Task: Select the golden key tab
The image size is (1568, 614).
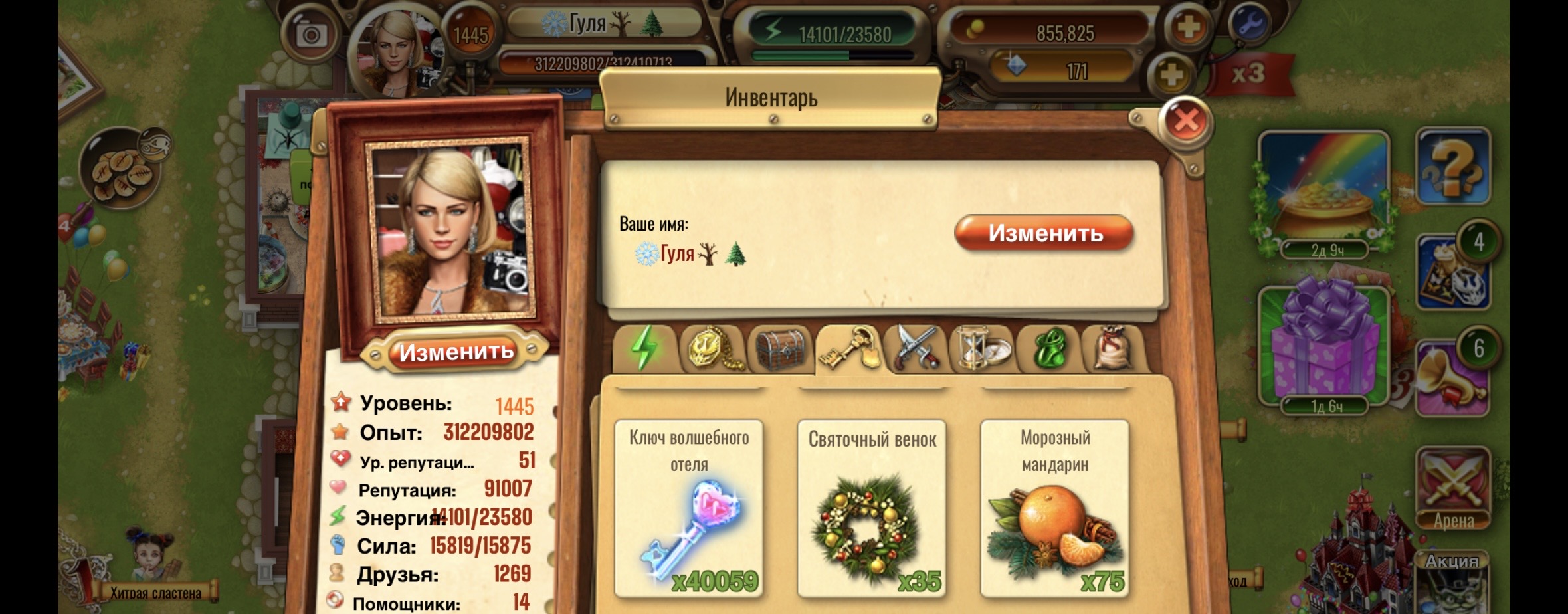Action: 849,348
